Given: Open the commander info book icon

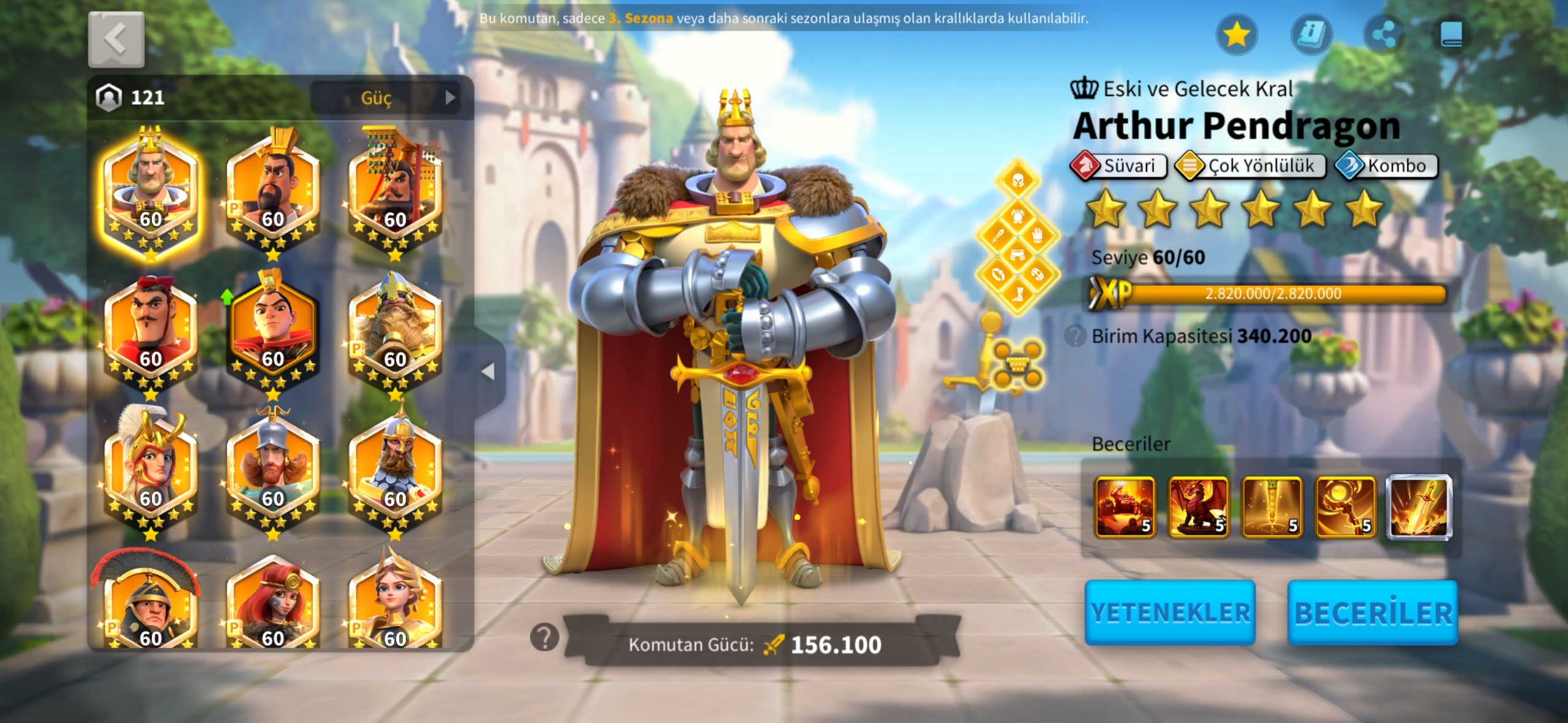Looking at the screenshot, I should [x=1311, y=34].
